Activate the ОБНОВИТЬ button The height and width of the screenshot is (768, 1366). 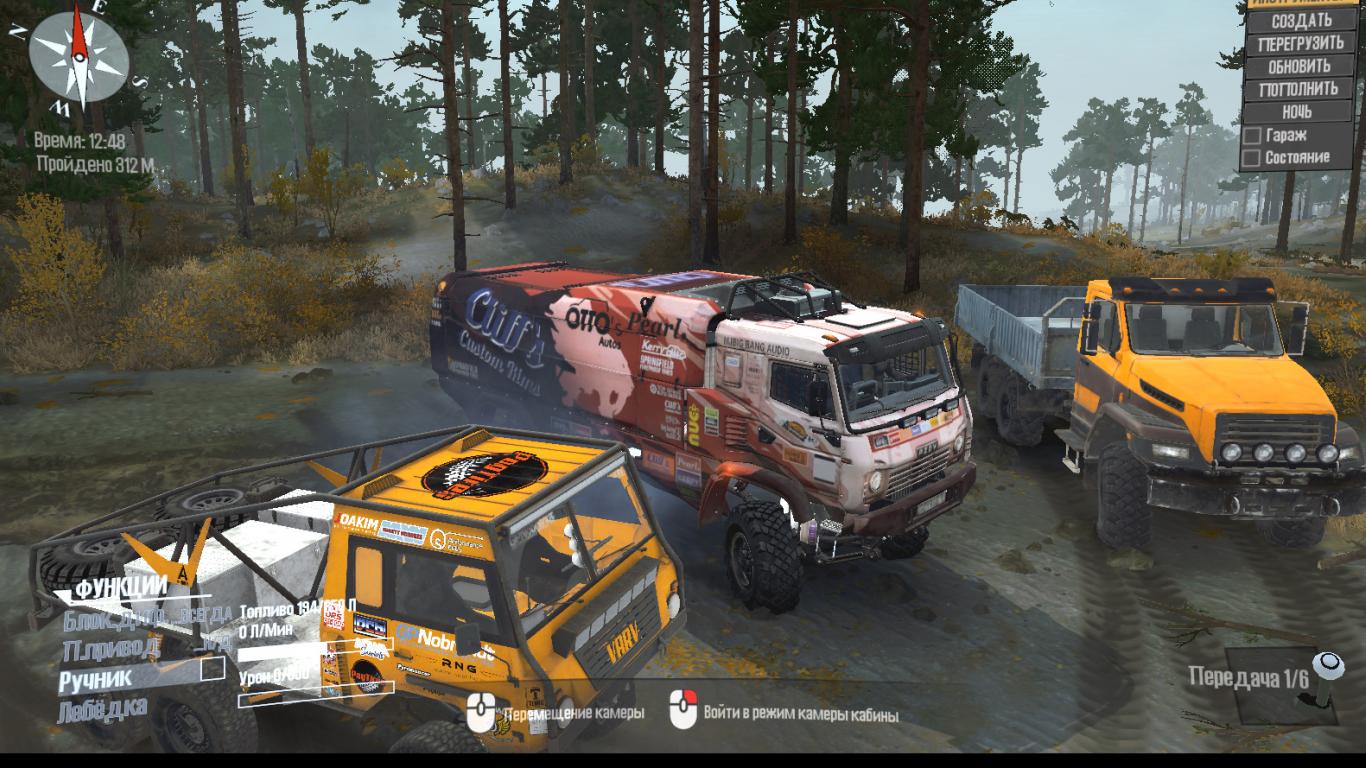tap(1300, 66)
